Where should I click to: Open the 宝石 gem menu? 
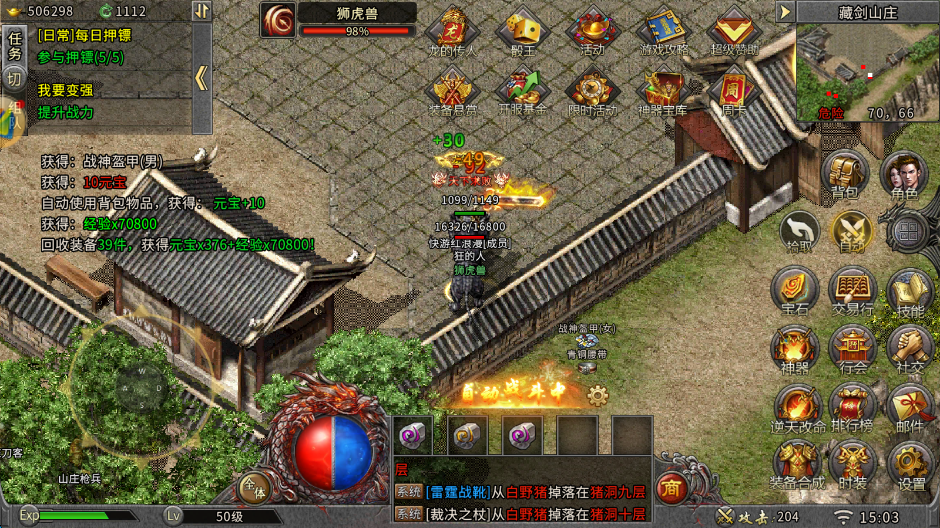[x=796, y=291]
